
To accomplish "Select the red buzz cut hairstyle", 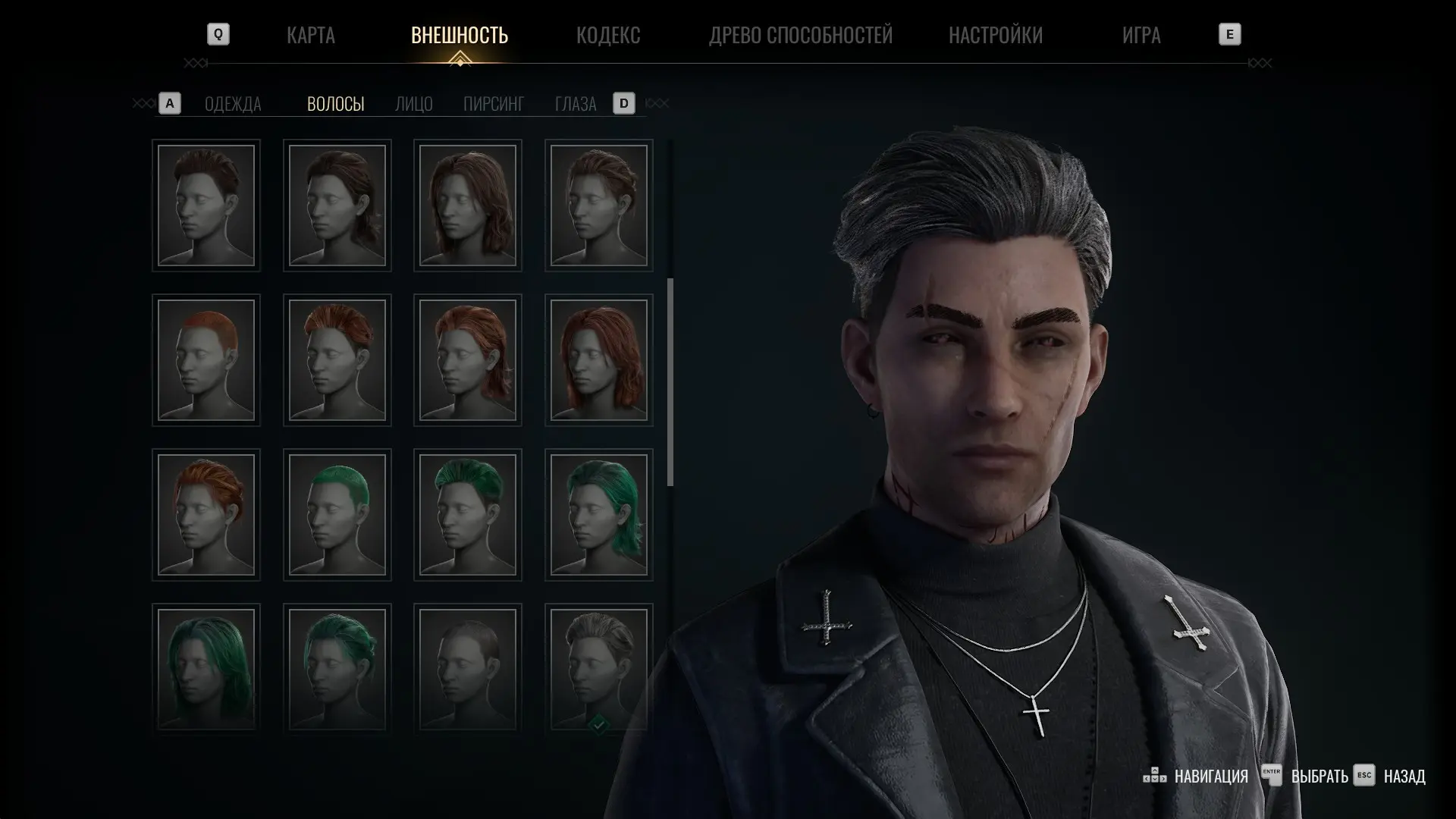I will click(x=206, y=360).
